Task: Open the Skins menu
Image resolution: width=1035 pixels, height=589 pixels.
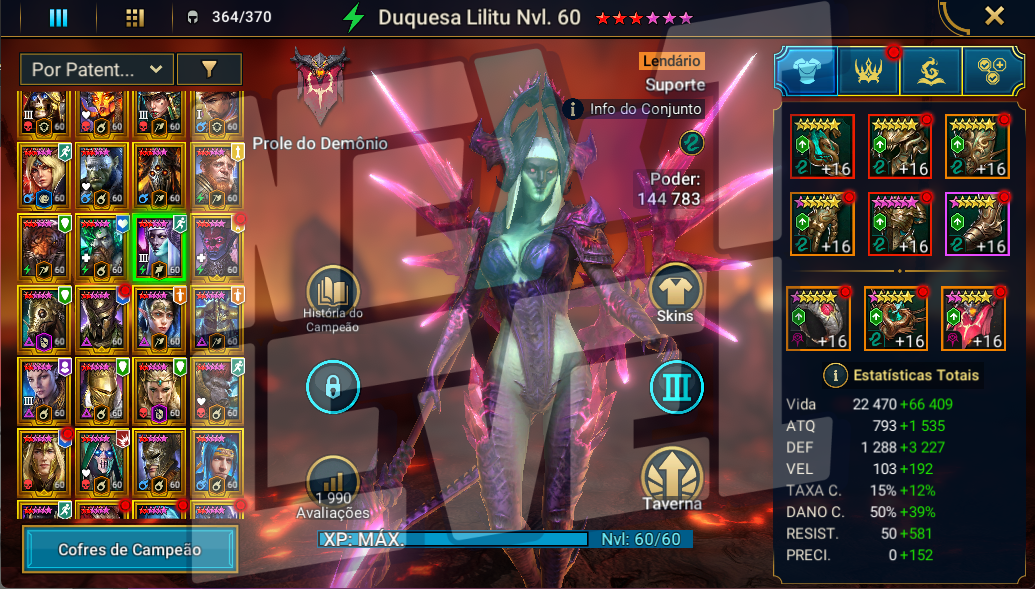Action: pos(676,291)
